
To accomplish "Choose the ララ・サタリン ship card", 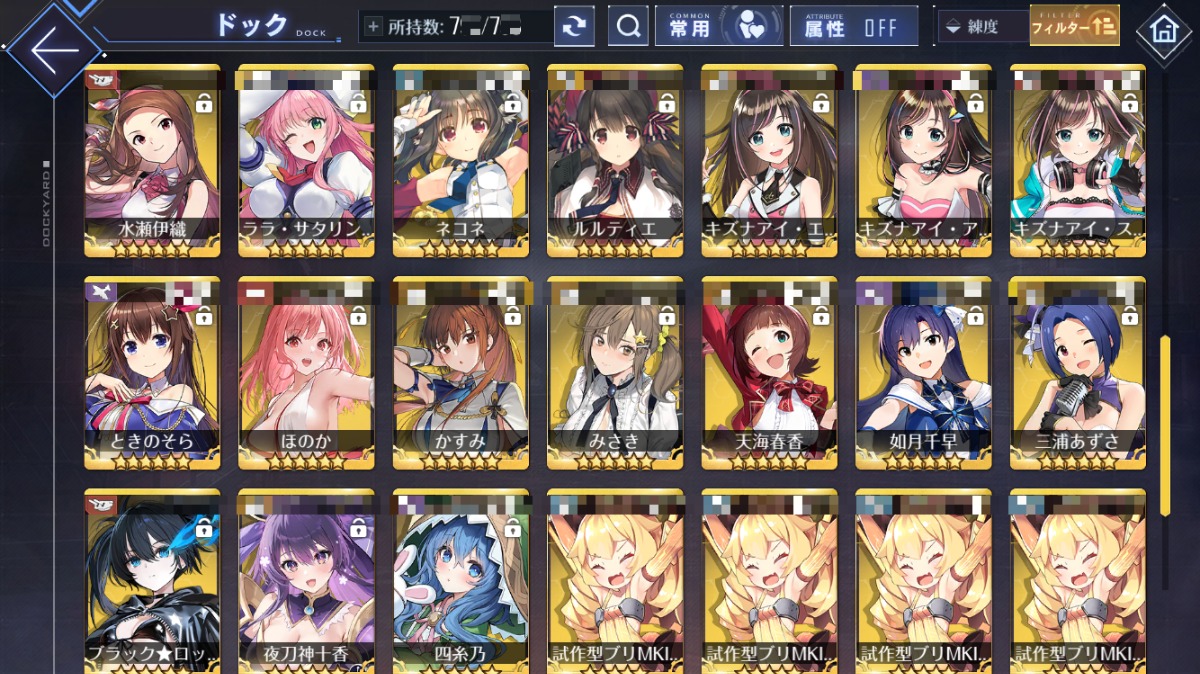I will click(x=306, y=160).
